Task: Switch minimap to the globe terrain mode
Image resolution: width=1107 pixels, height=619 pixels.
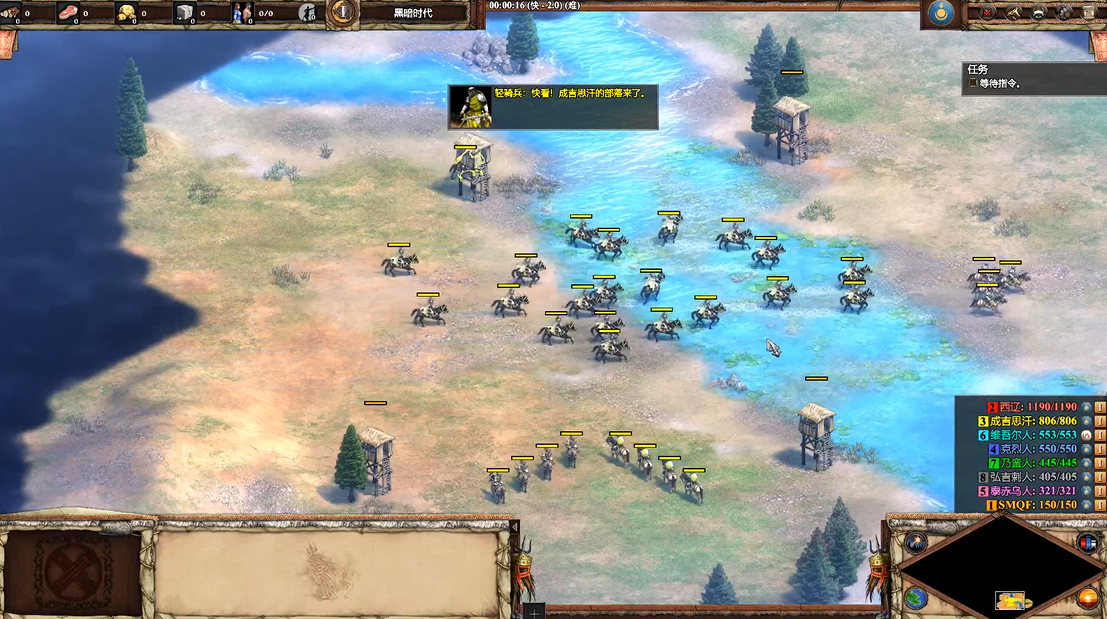Action: (914, 597)
